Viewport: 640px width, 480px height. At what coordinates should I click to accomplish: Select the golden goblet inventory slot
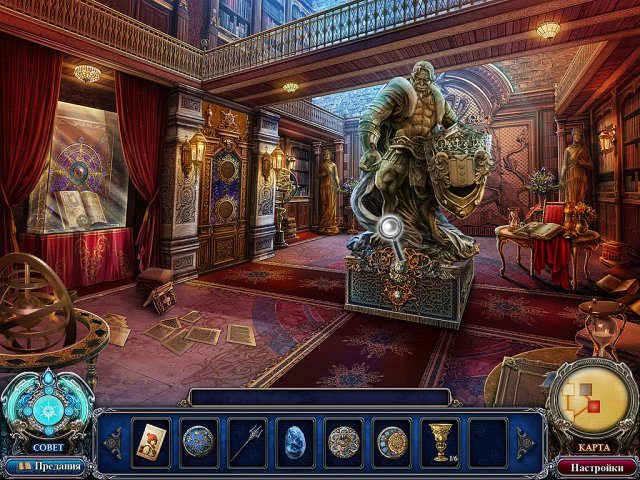click(441, 441)
